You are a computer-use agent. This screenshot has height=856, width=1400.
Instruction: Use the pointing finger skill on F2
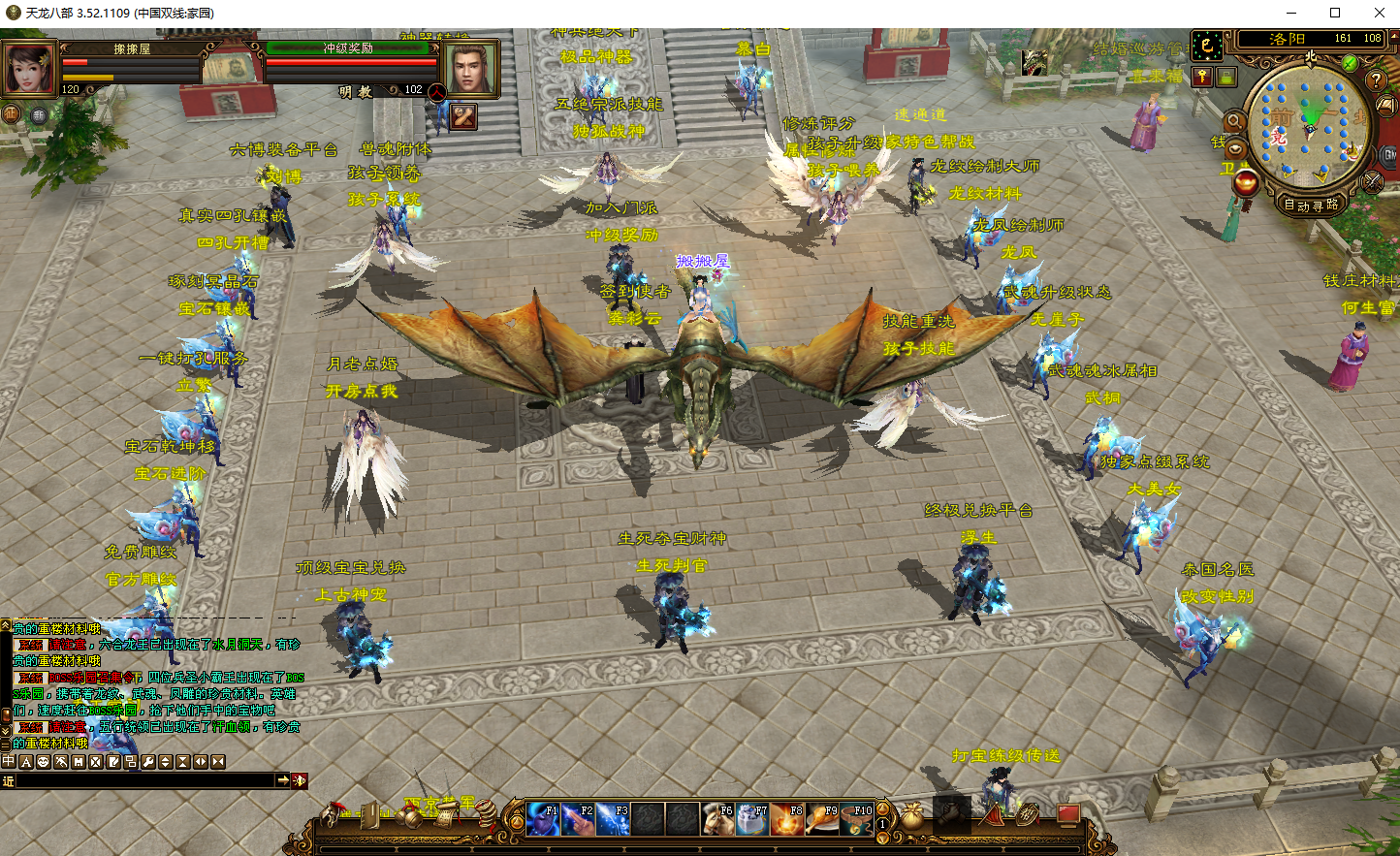coord(578,819)
